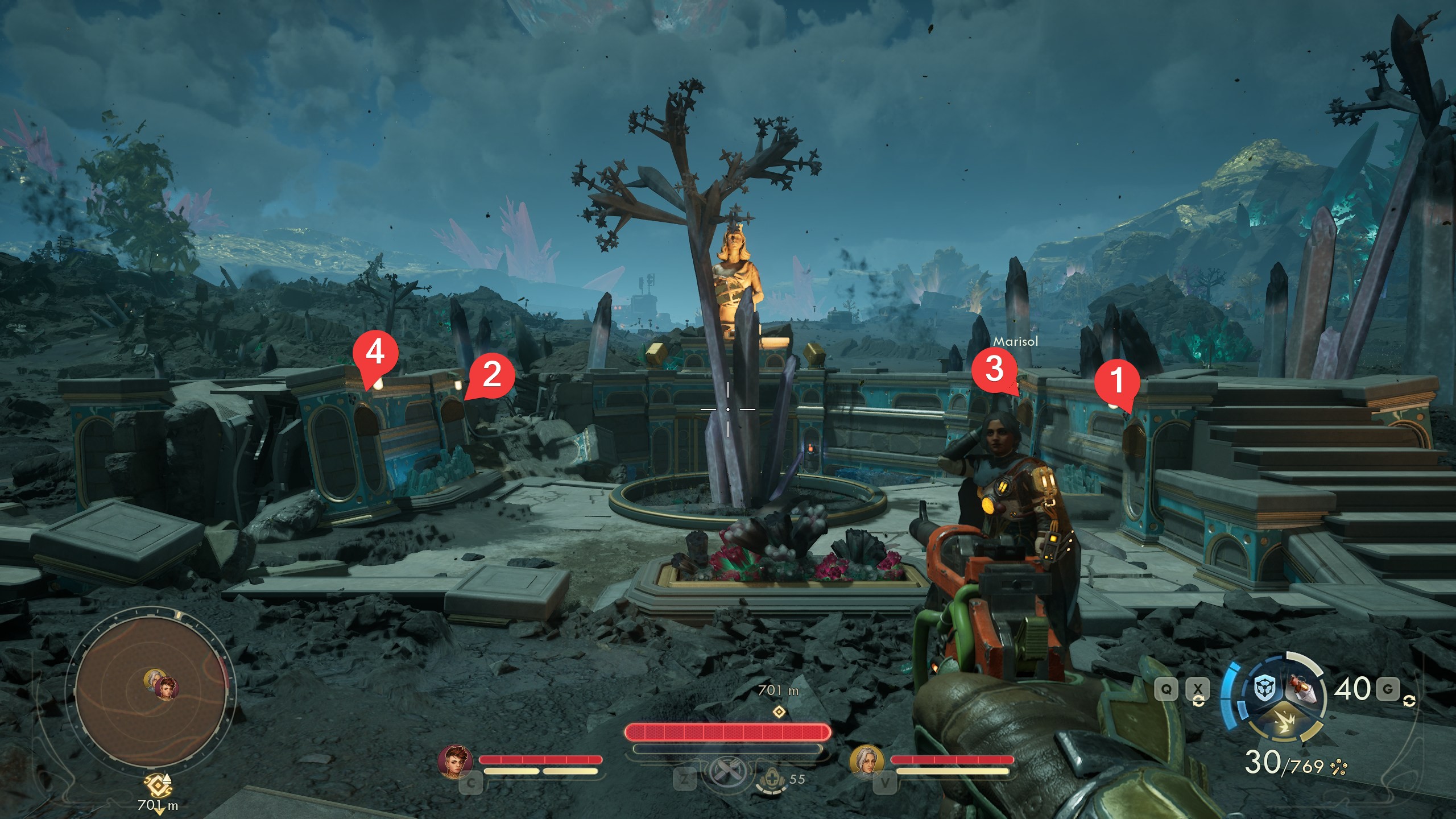This screenshot has width=1456, height=819.
Task: Select the grenade icon next to the 40 counter
Action: pos(1302,688)
